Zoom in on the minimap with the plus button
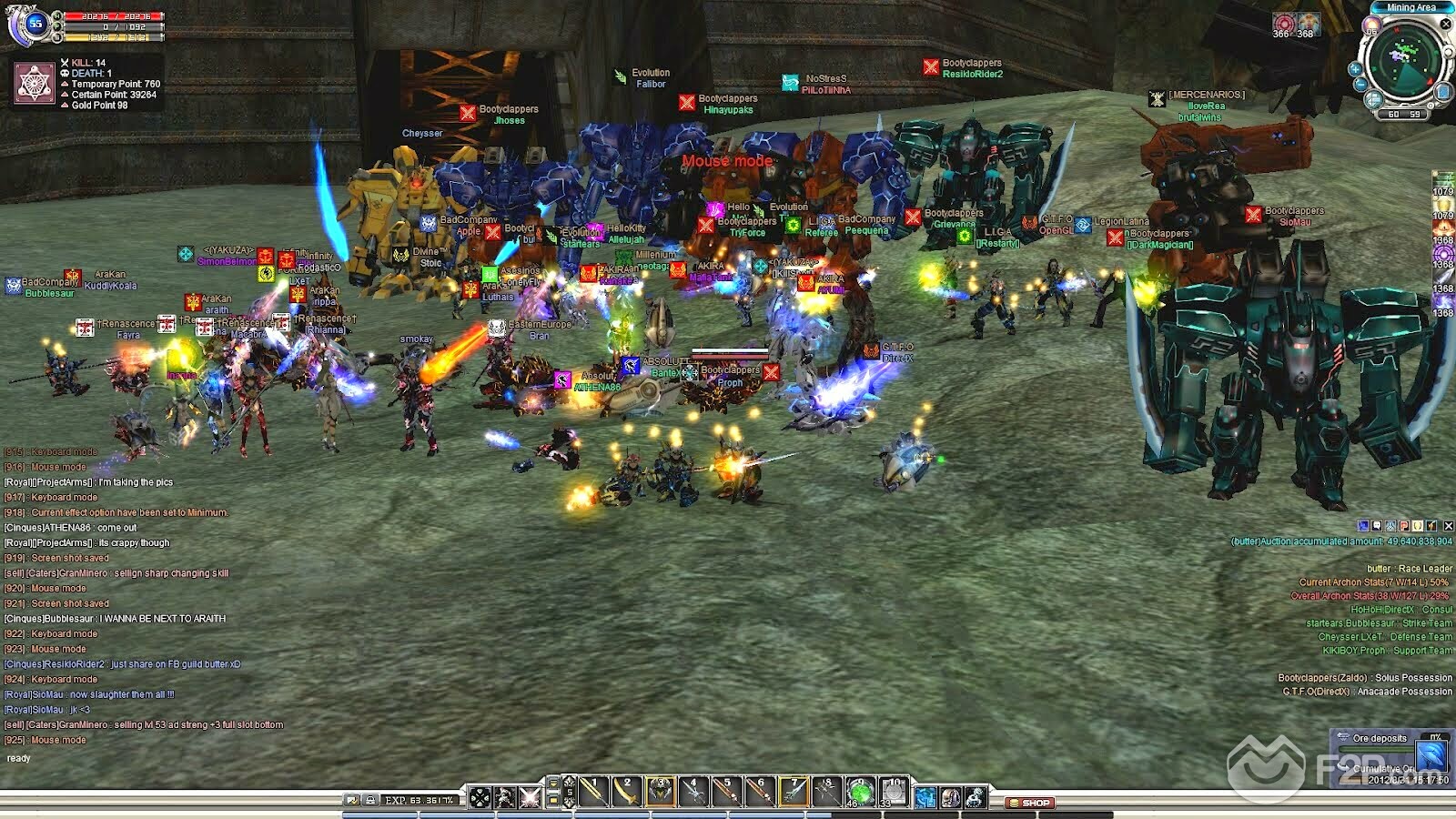The width and height of the screenshot is (1456, 819). pyautogui.click(x=1355, y=69)
